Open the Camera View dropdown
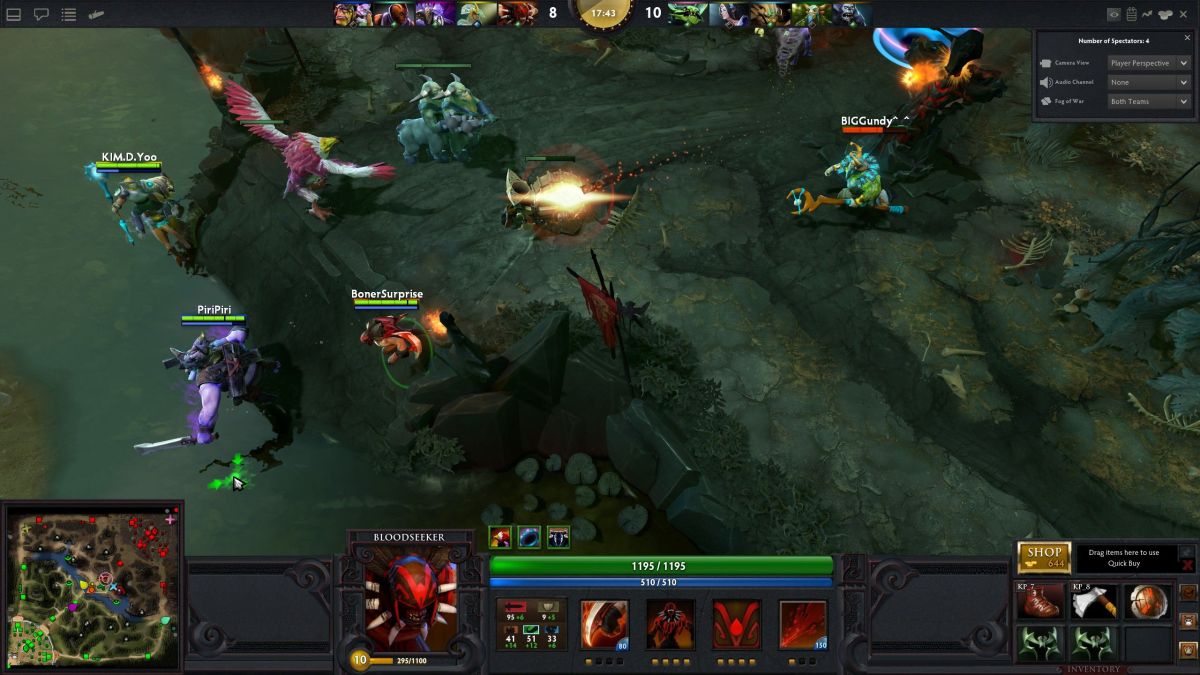This screenshot has width=1200, height=675. 1148,63
